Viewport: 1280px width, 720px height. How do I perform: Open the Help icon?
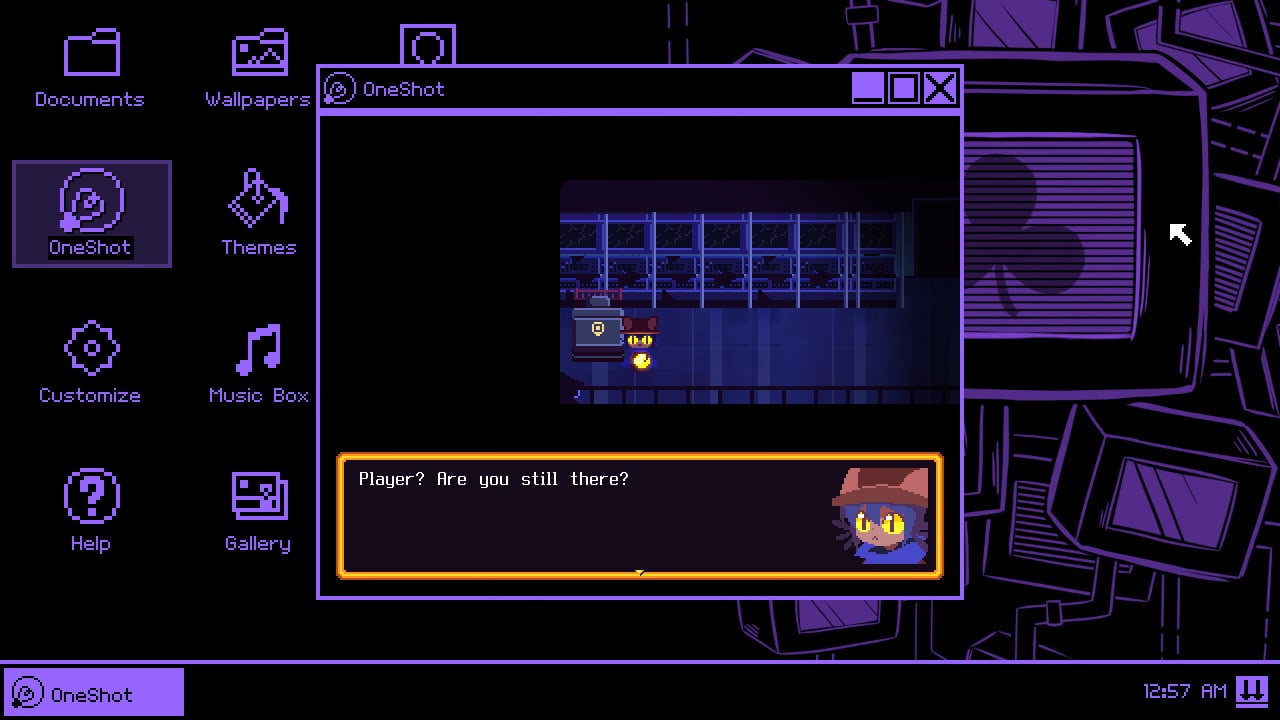pos(90,497)
